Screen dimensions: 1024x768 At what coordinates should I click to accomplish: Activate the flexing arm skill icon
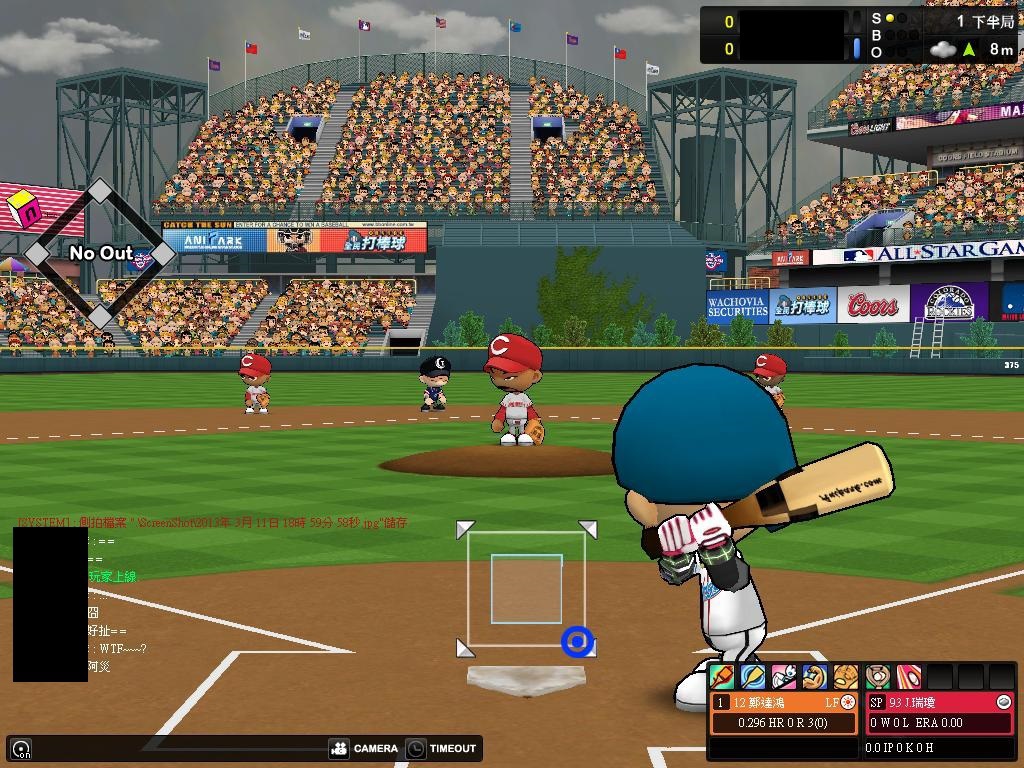coord(815,677)
